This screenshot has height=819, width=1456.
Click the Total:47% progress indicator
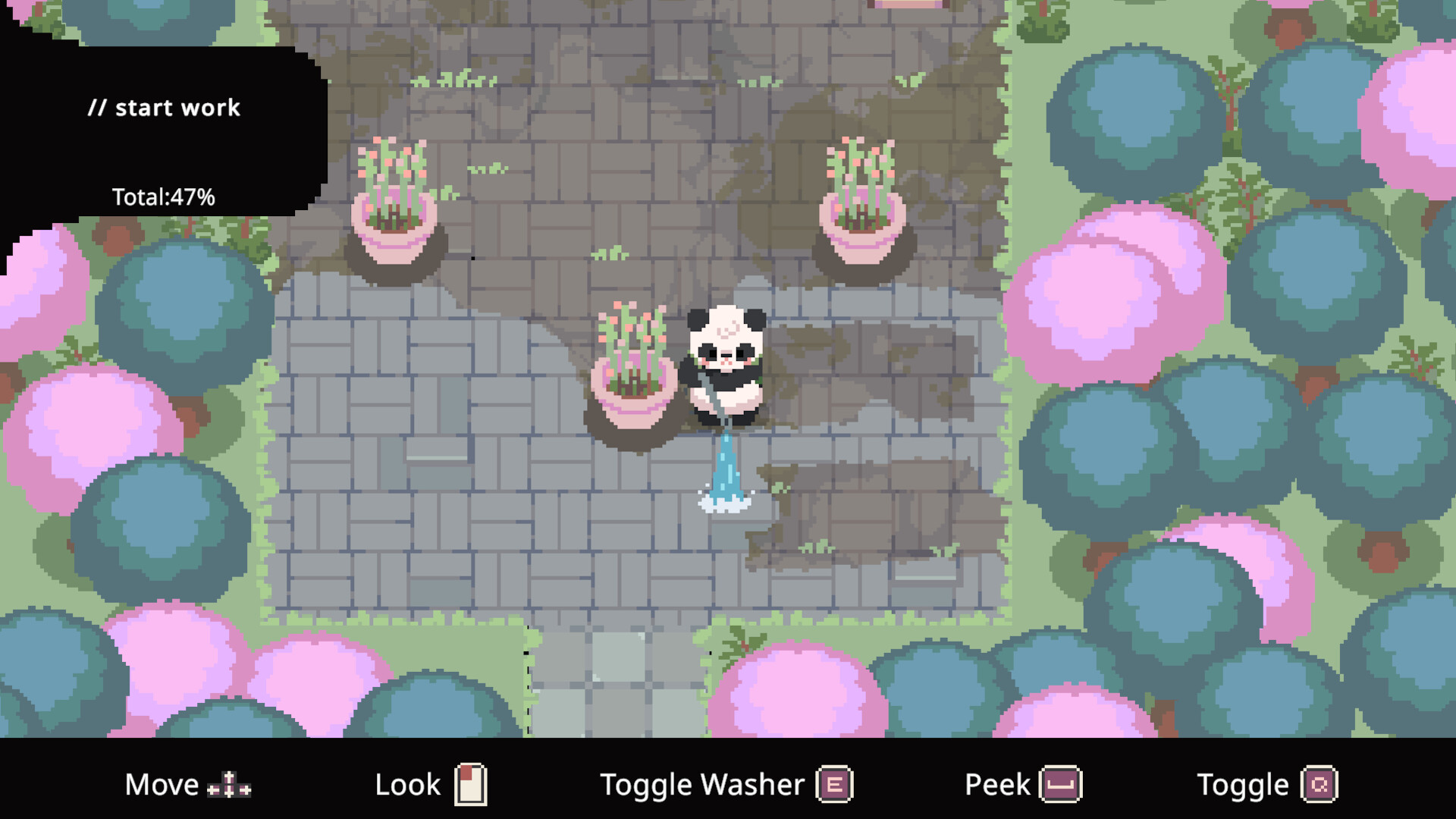click(164, 196)
